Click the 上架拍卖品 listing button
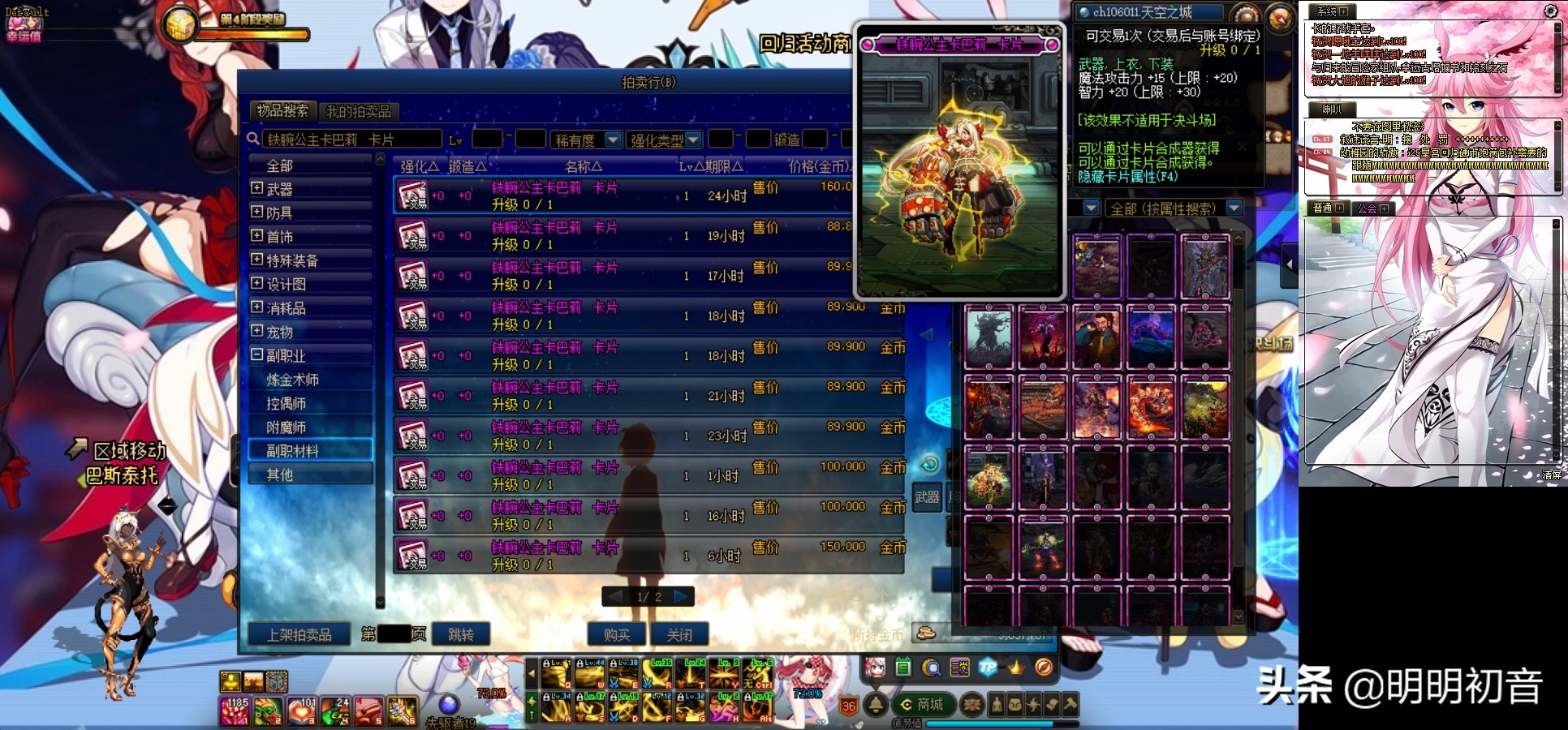 (x=298, y=635)
